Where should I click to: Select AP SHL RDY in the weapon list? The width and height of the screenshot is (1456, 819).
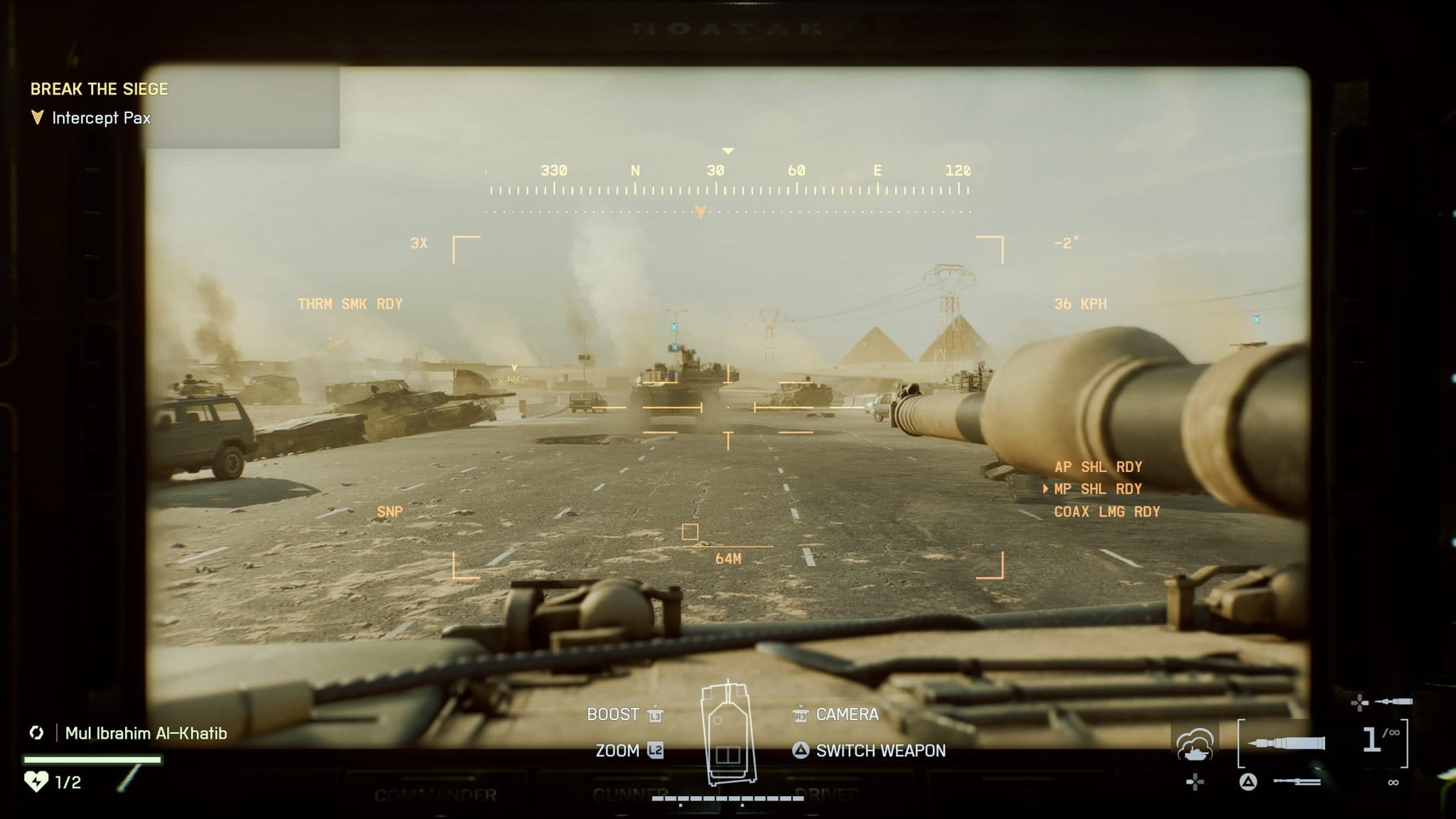(x=1098, y=467)
